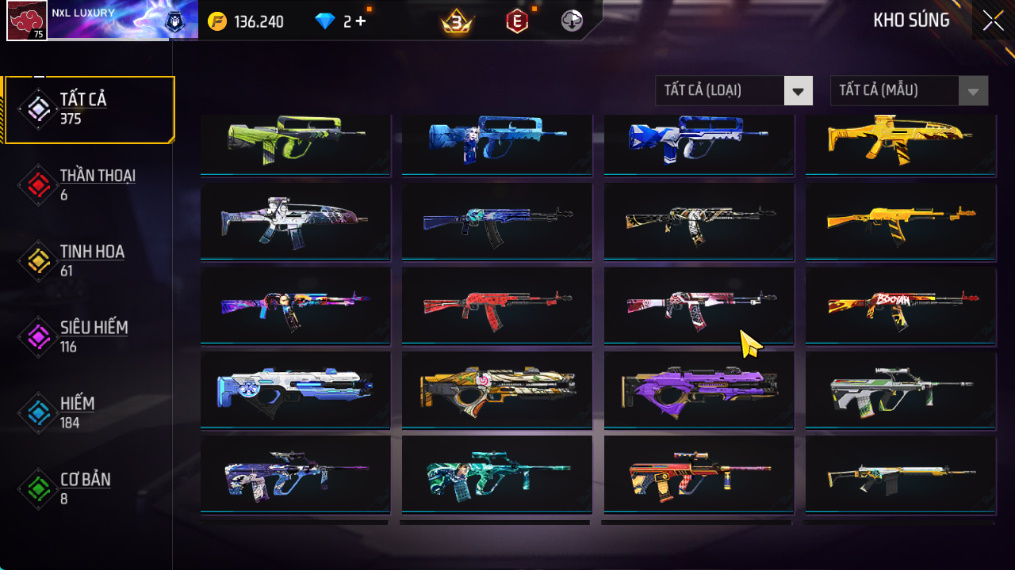
Task: Click the gold coin balance icon
Action: [x=218, y=21]
